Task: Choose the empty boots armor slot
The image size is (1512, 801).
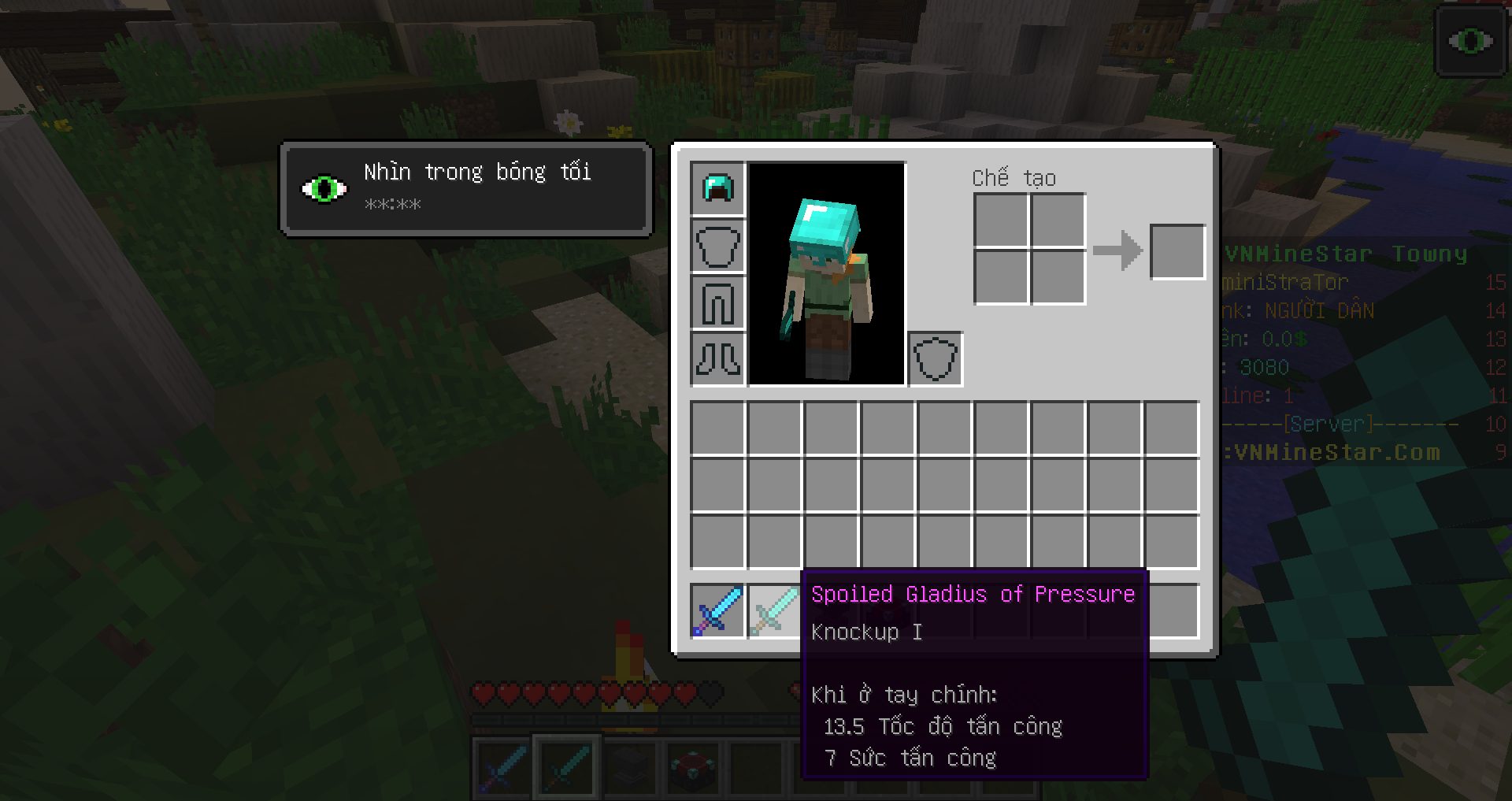Action: click(x=717, y=359)
